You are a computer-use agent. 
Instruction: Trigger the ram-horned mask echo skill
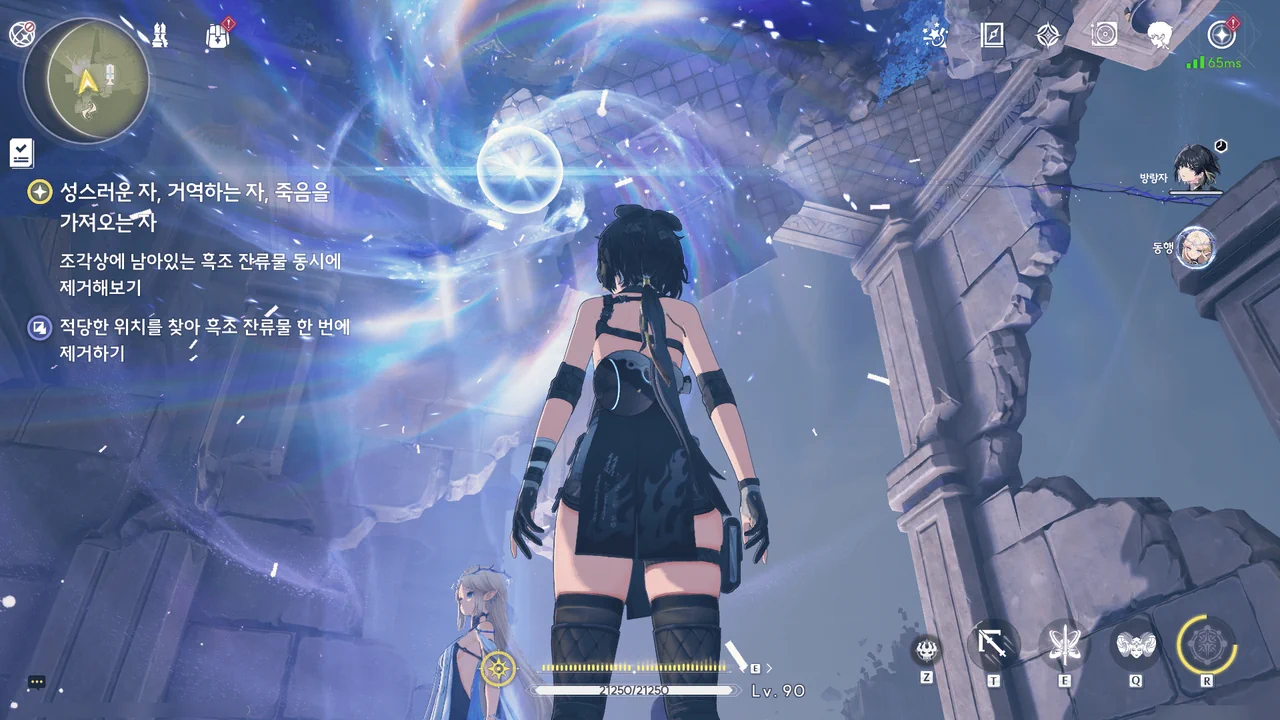click(x=1136, y=645)
